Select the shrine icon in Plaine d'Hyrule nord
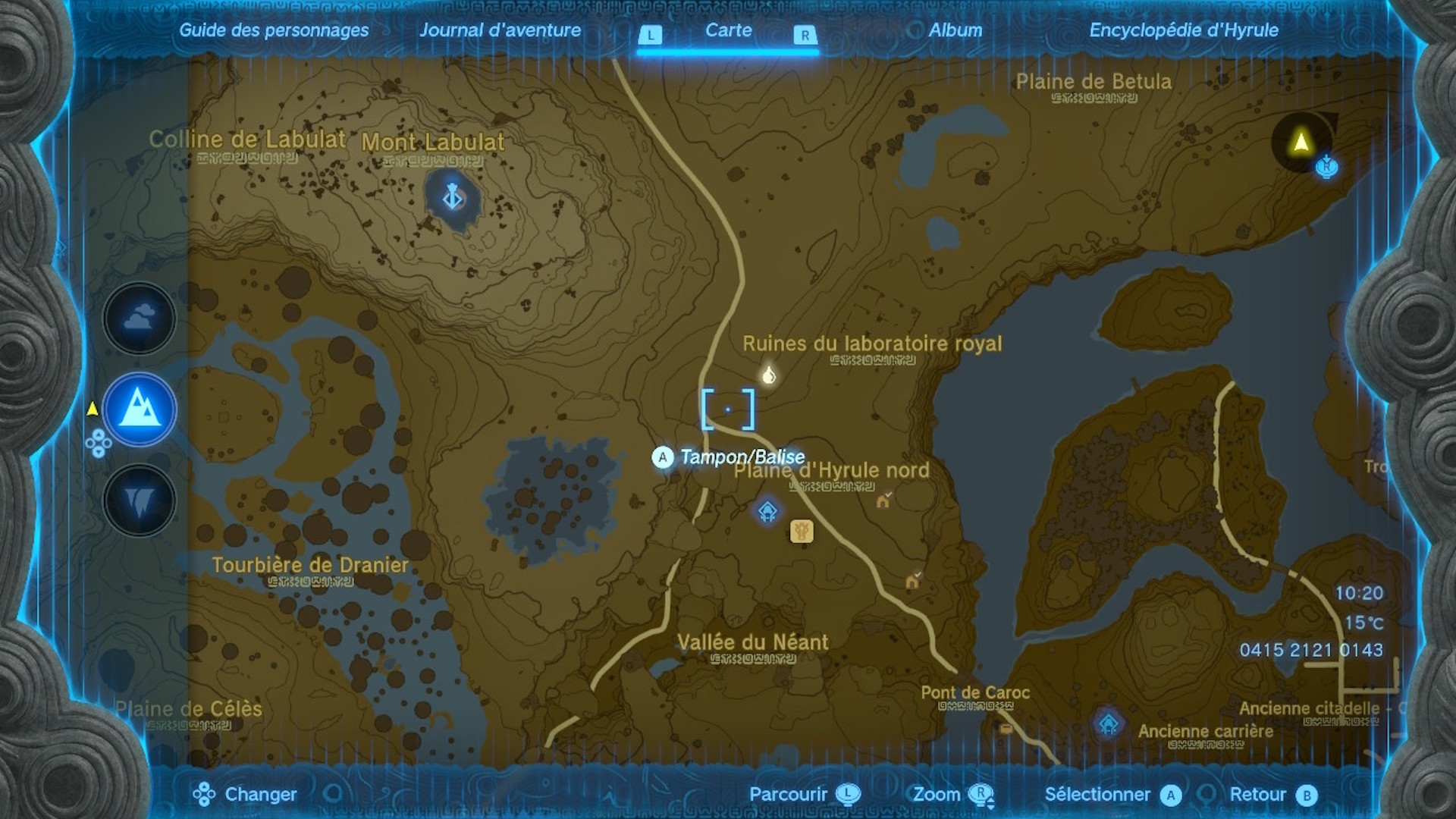Screen dimensions: 1456x819 click(767, 510)
